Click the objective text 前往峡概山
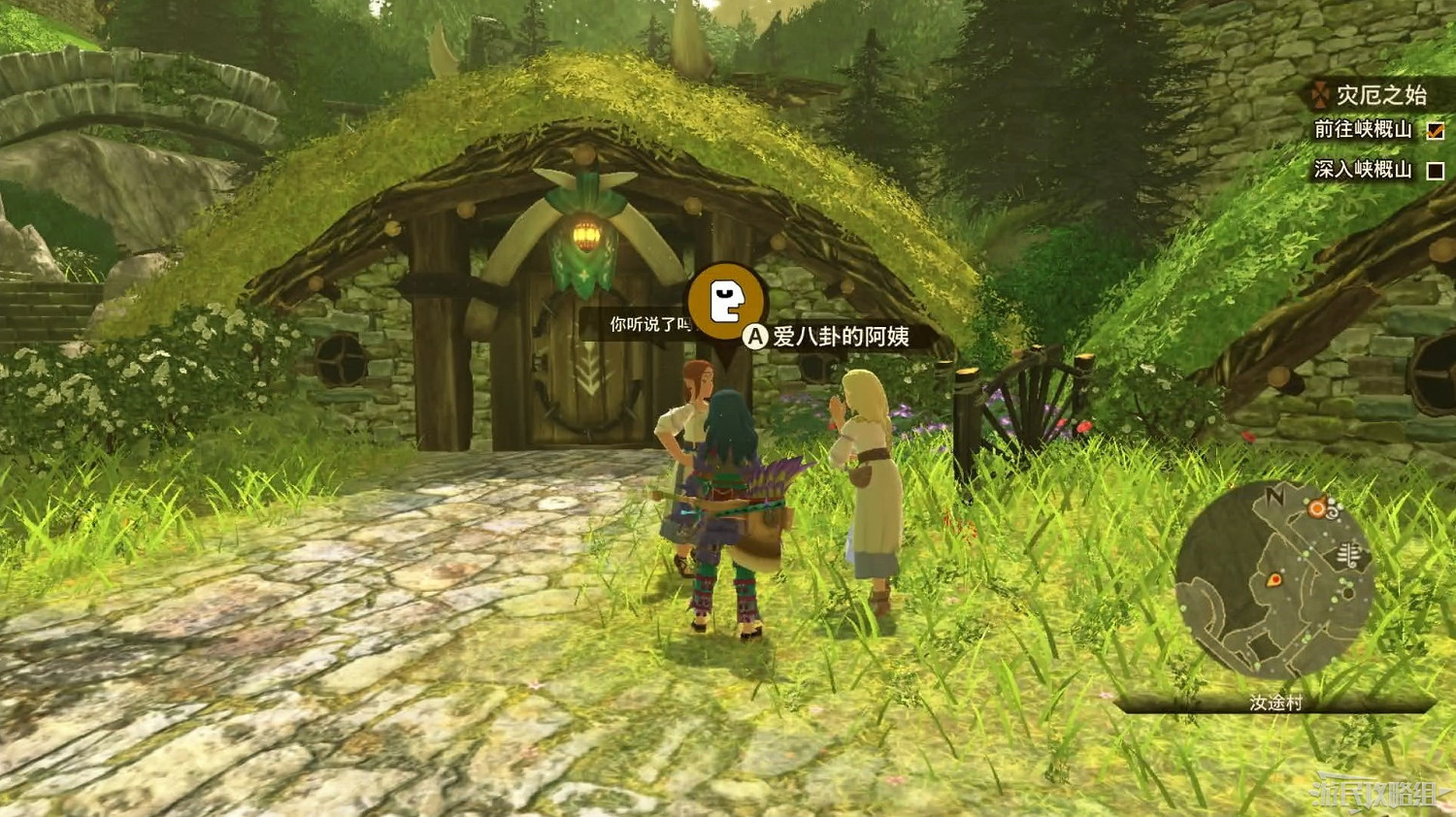The height and width of the screenshot is (817, 1456). 1362,131
